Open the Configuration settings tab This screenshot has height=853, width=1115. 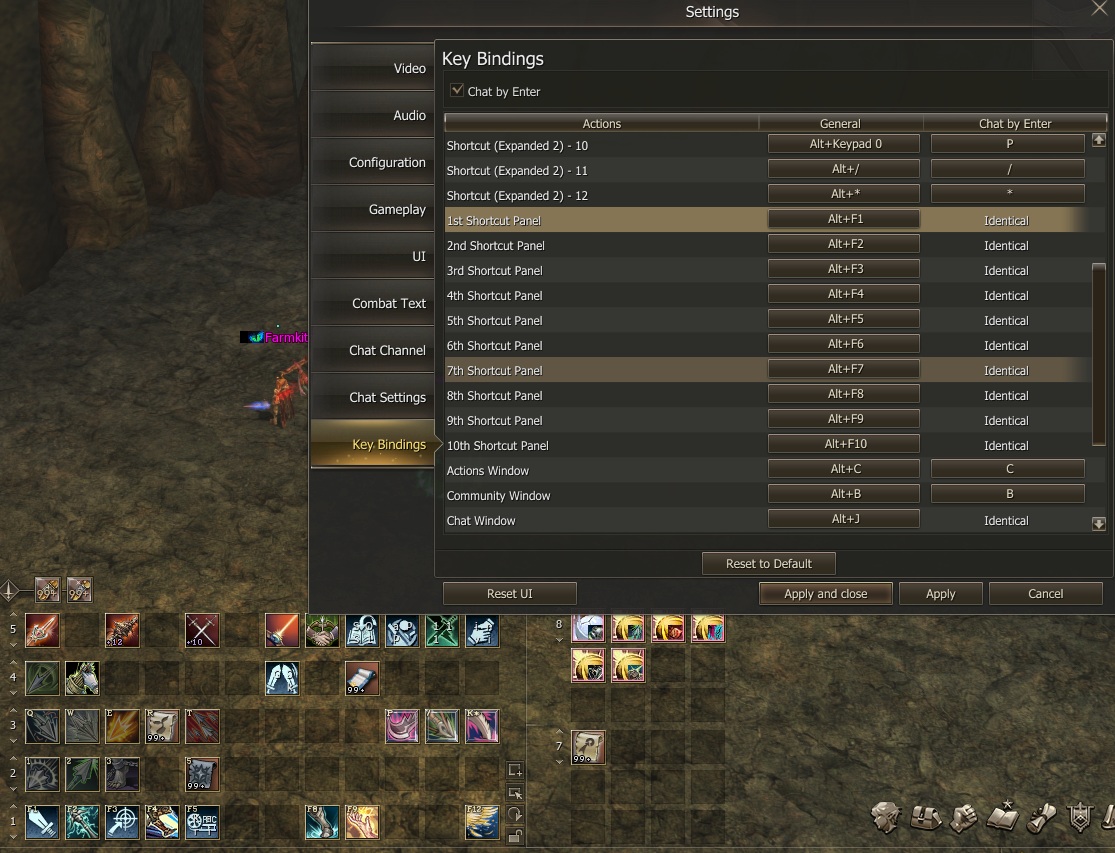372,162
